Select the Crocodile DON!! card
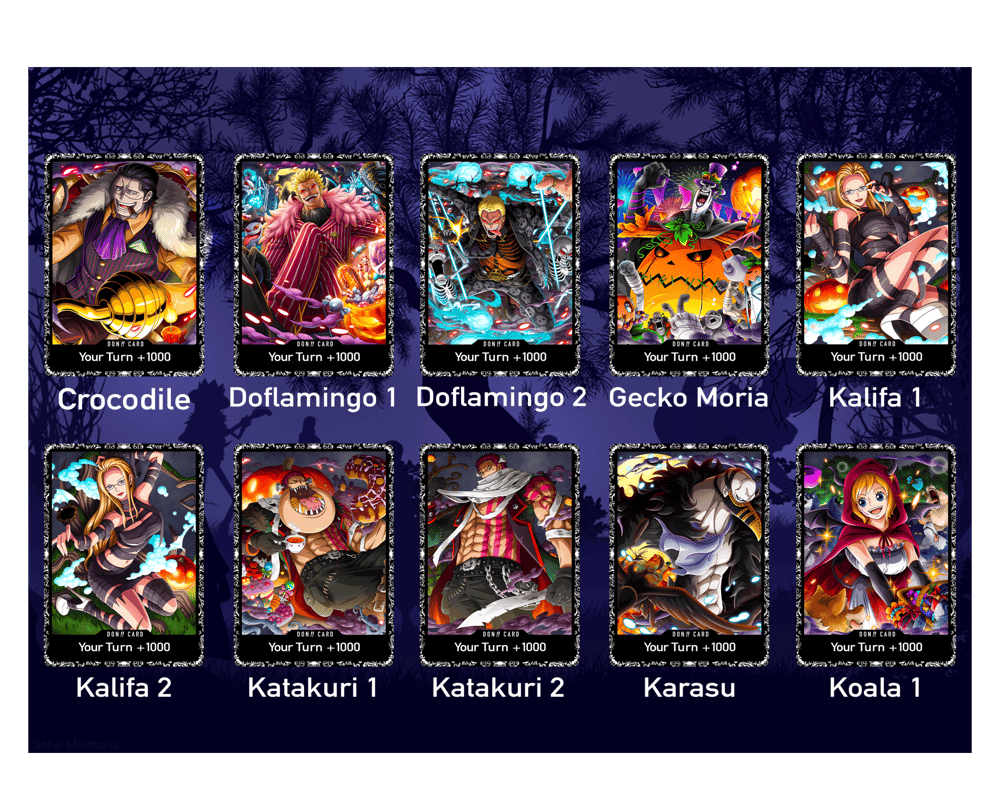1000x800 pixels. [124, 264]
